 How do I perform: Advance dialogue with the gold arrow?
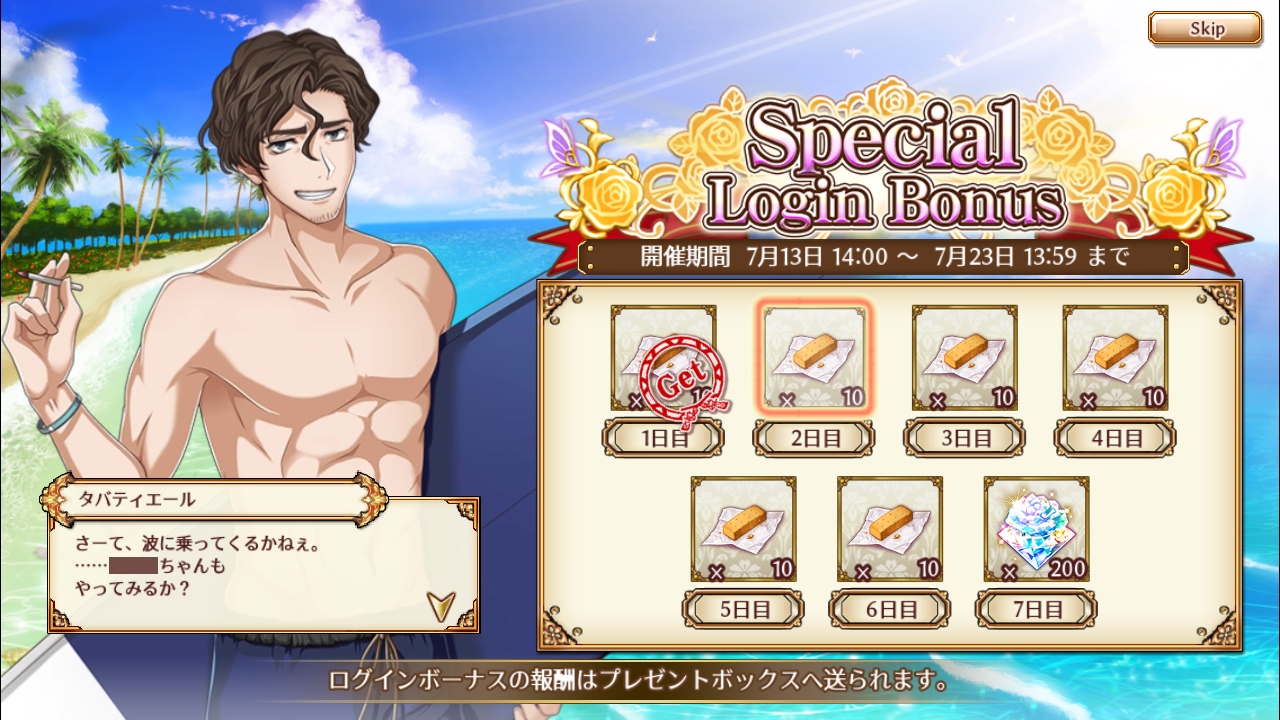440,605
